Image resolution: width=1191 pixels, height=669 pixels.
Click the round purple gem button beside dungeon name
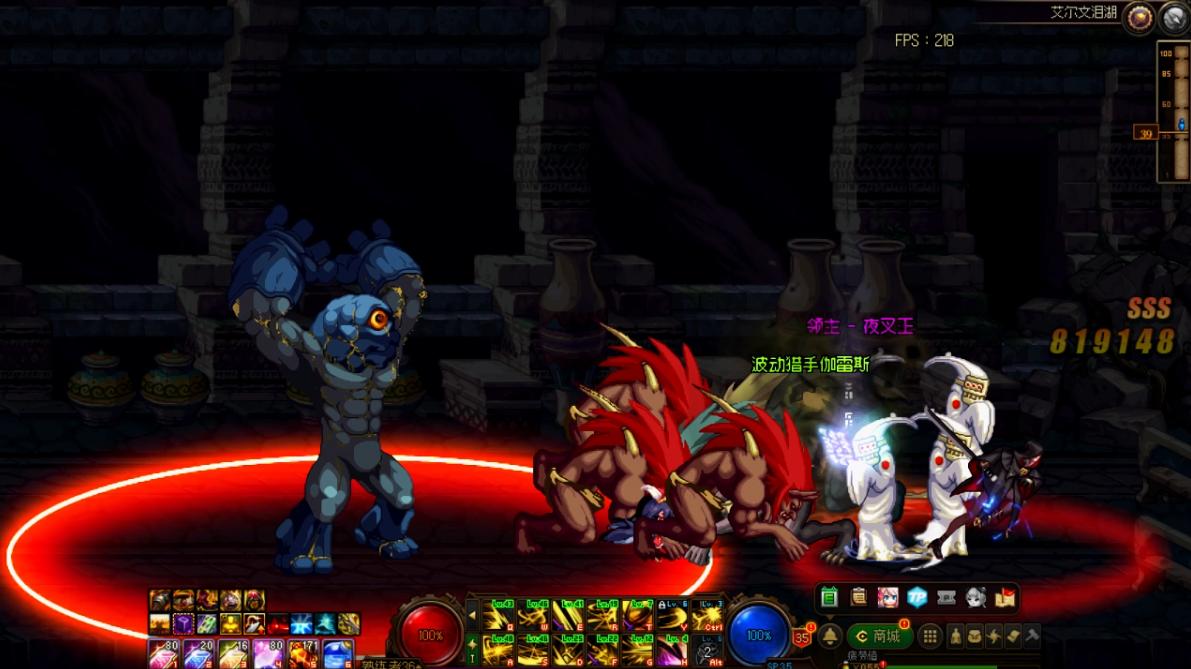pyautogui.click(x=1138, y=17)
